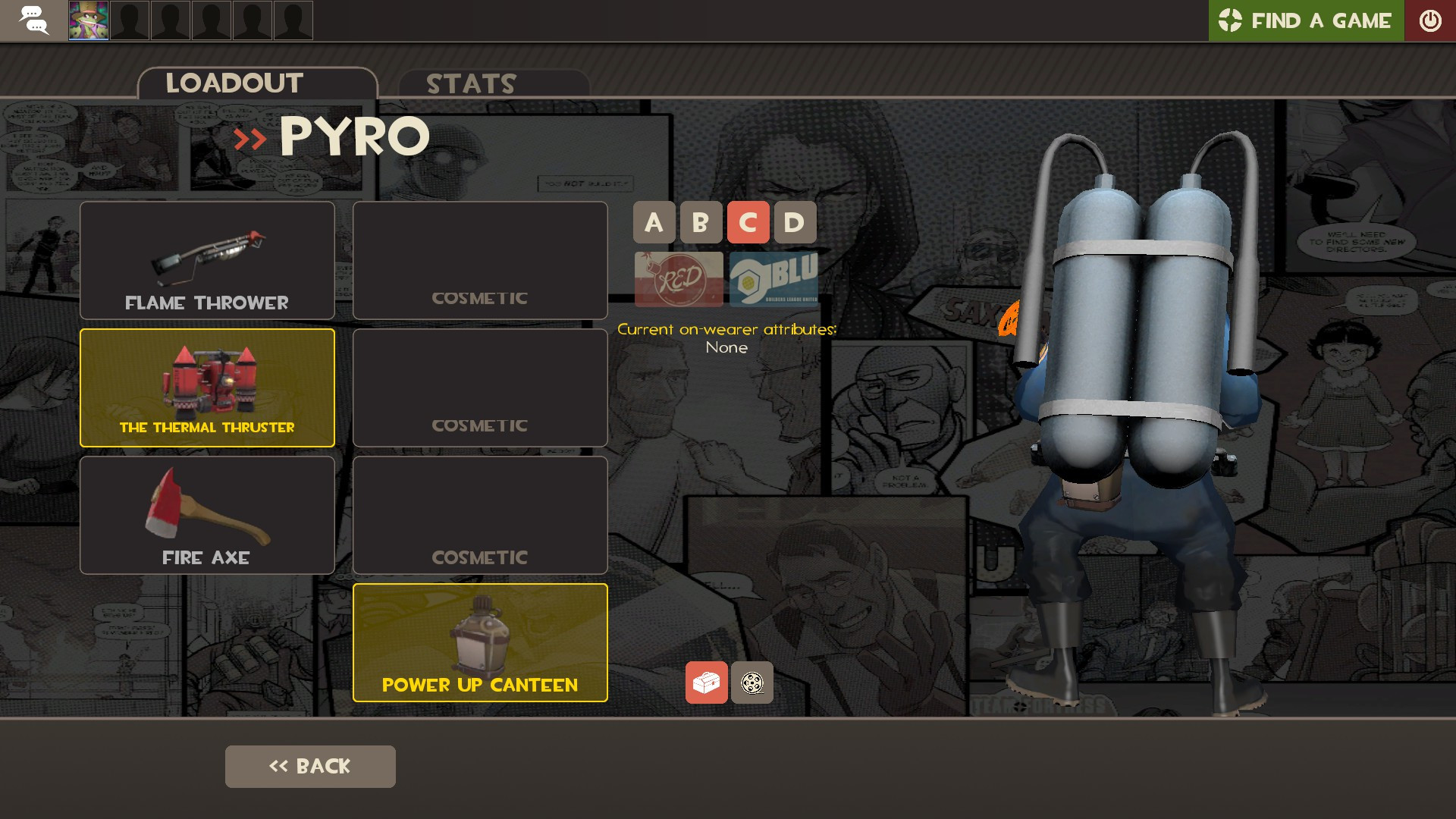This screenshot has width=1456, height=819.
Task: Select the Fire Axe melee slot
Action: [206, 515]
